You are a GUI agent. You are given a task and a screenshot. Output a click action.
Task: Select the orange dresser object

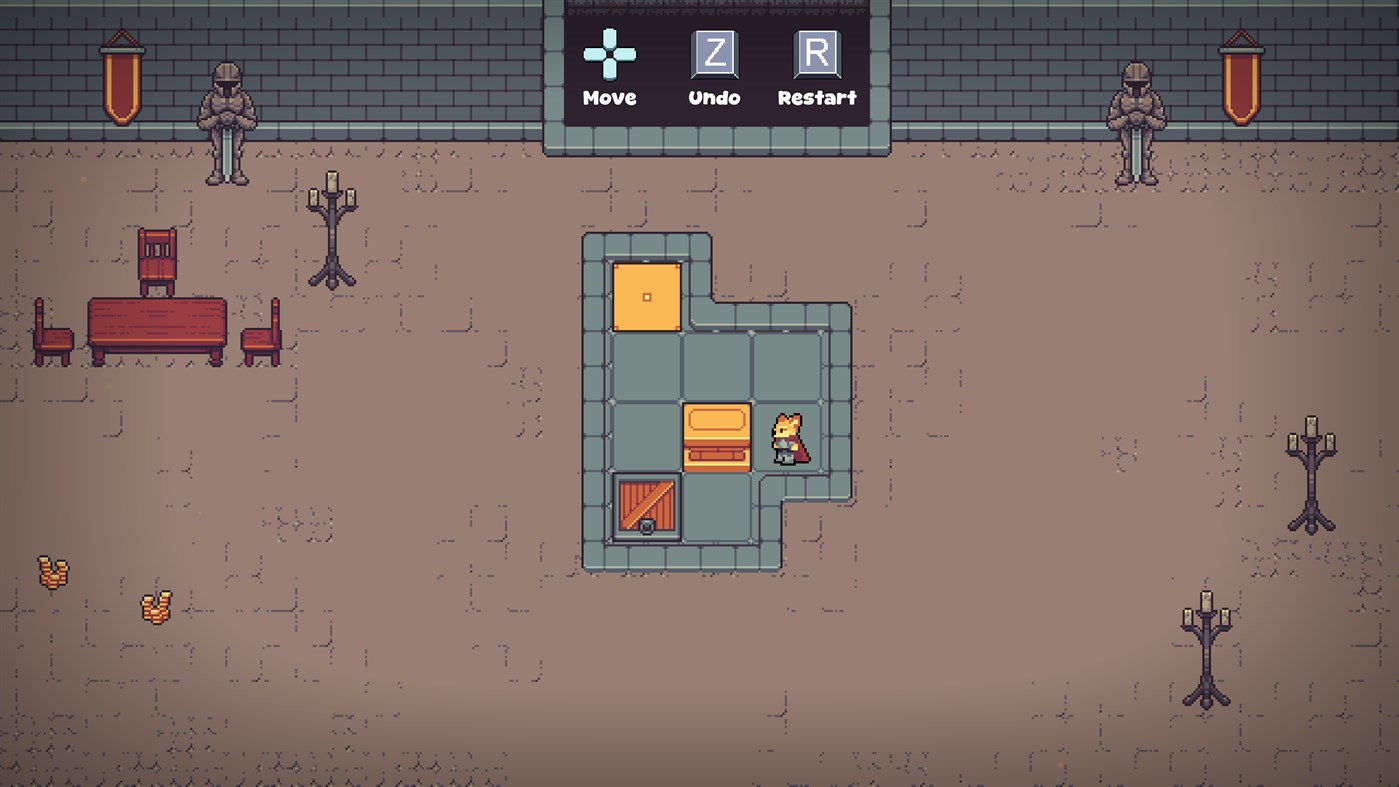[716, 438]
